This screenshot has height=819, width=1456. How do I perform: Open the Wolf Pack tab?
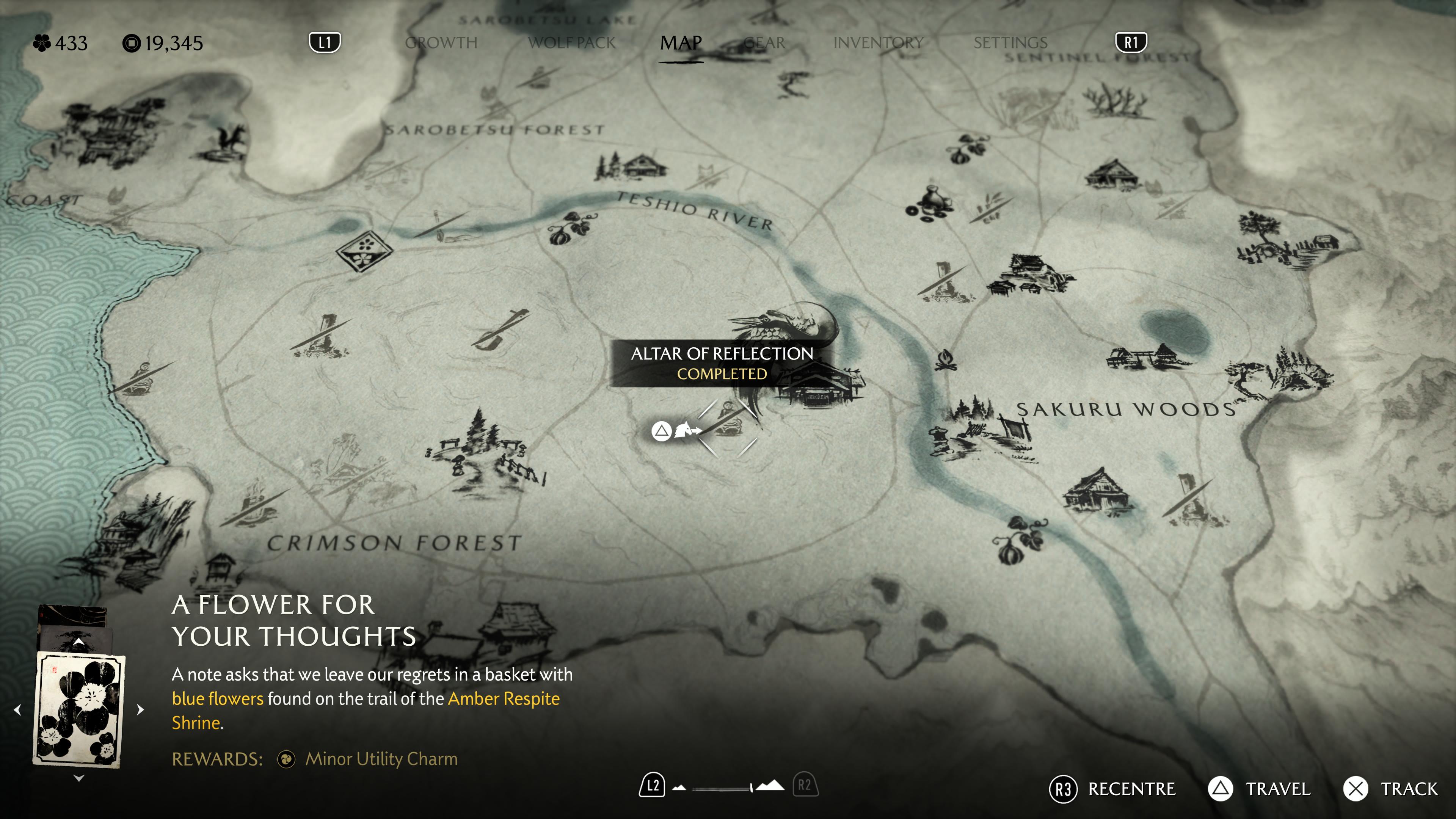click(571, 43)
